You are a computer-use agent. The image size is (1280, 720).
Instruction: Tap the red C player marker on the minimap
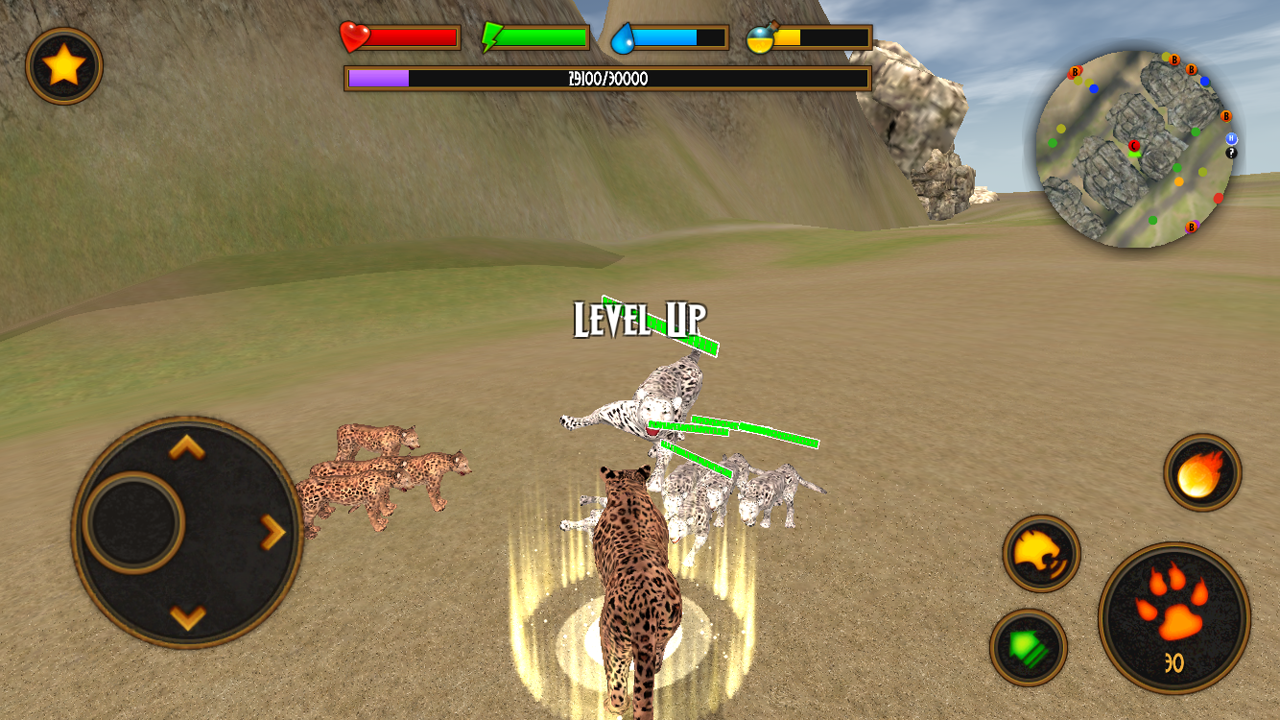click(x=1133, y=146)
